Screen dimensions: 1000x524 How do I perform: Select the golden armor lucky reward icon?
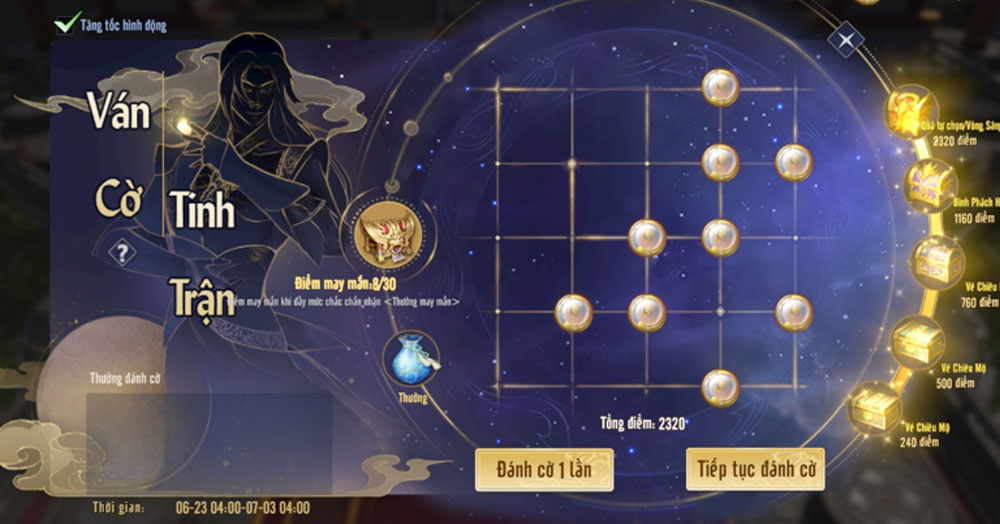tap(387, 233)
